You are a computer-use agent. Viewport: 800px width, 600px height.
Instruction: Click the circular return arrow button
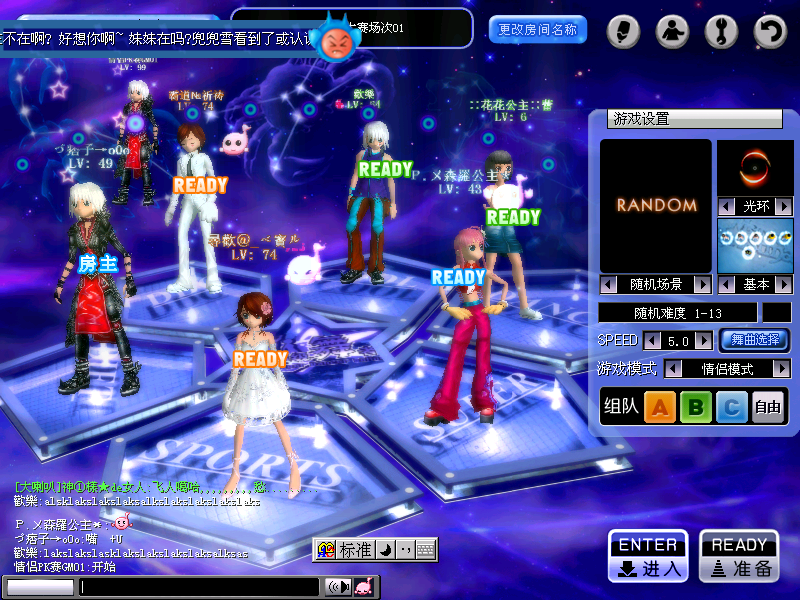(770, 32)
